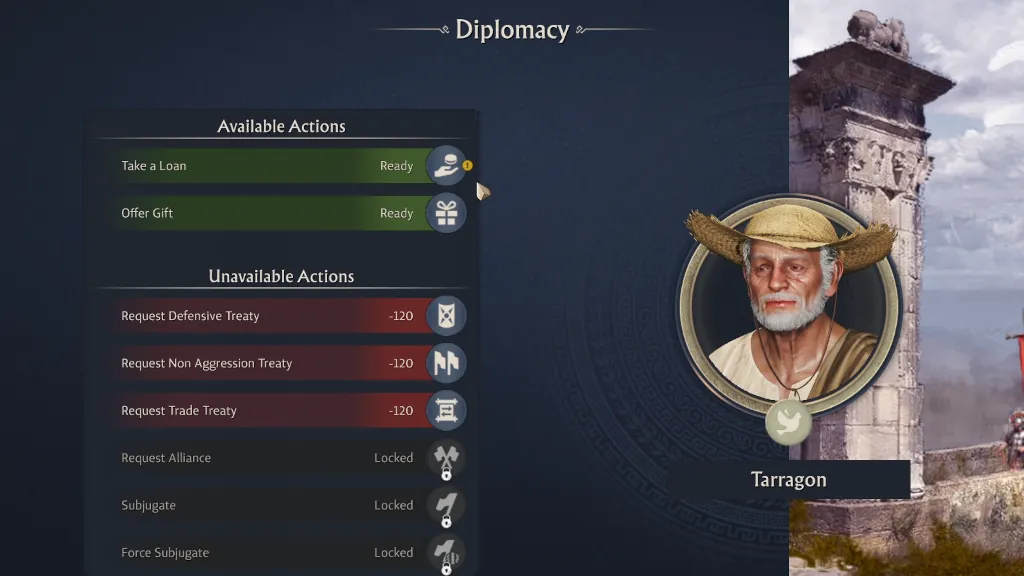
Task: Click the coin-in-hand loan icon
Action: (x=446, y=166)
